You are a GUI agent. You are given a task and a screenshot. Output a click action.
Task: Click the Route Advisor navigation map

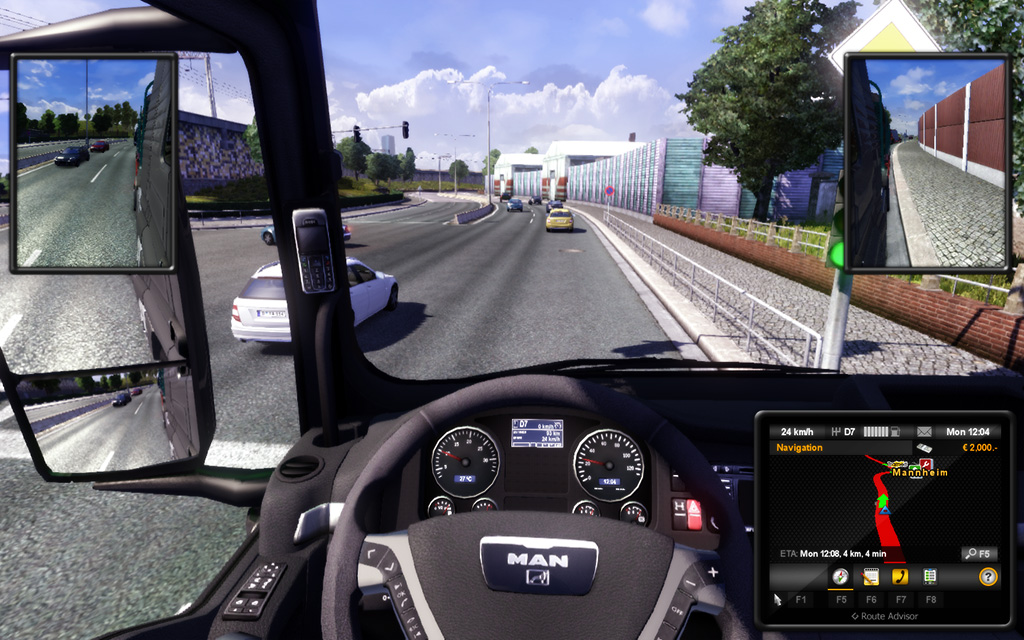(x=880, y=510)
